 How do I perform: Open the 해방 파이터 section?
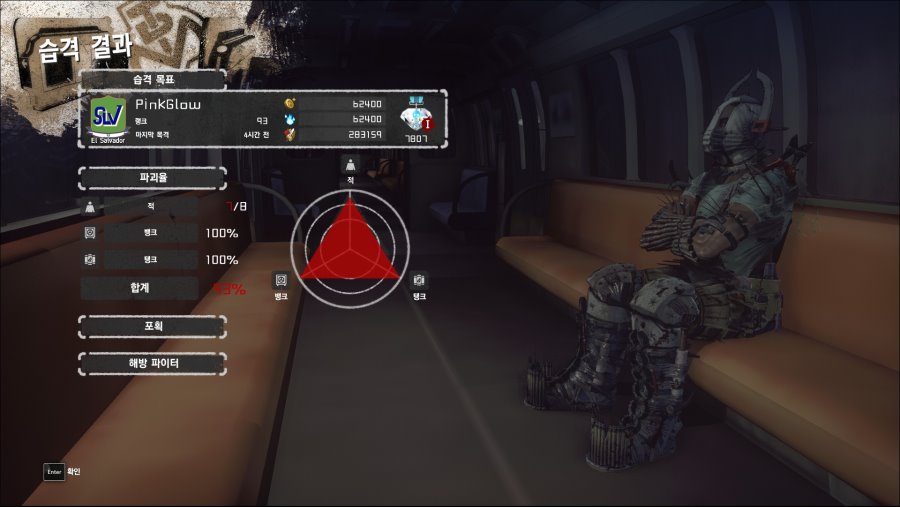(x=152, y=363)
